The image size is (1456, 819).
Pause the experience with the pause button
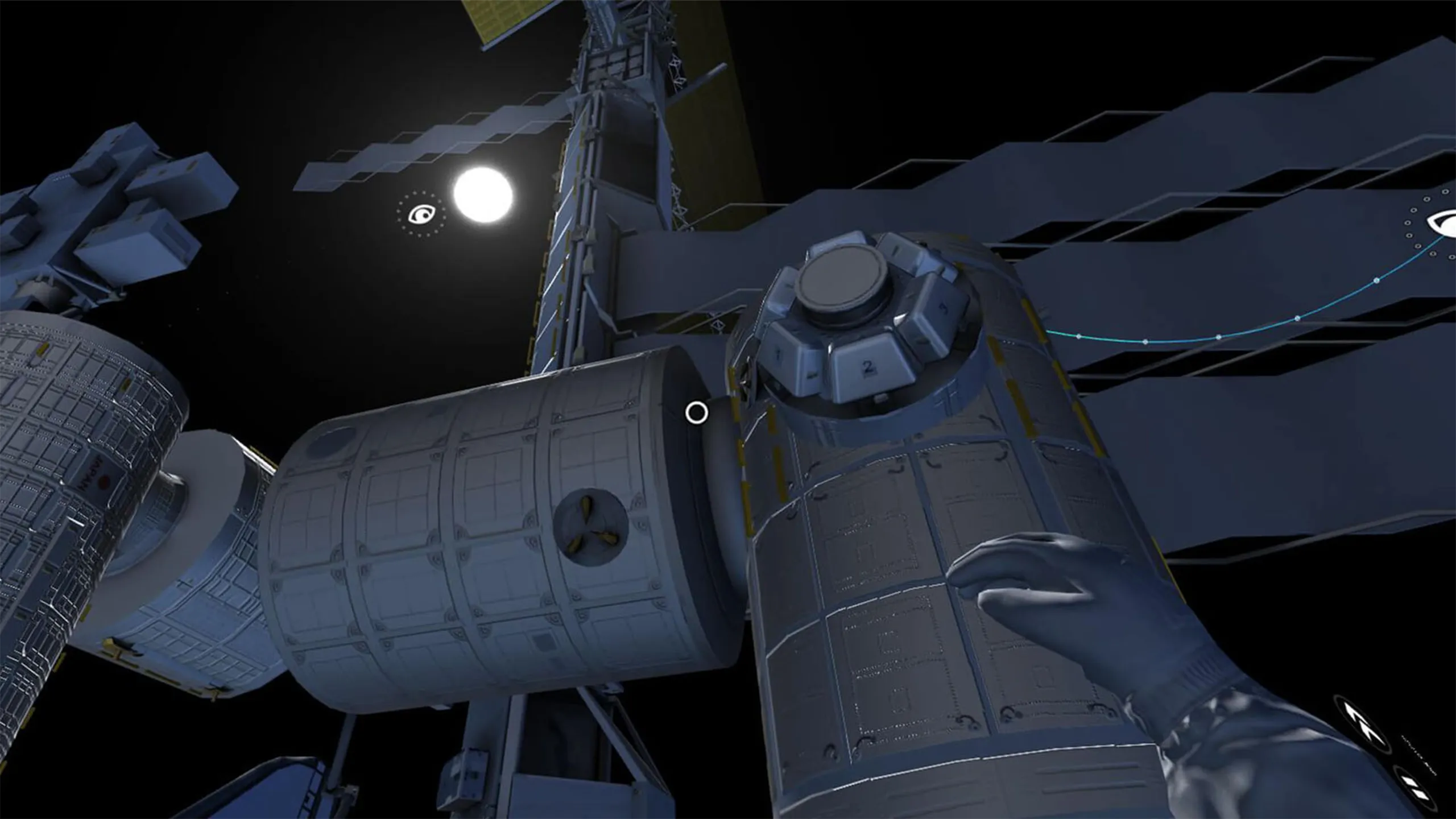pyautogui.click(x=1416, y=789)
